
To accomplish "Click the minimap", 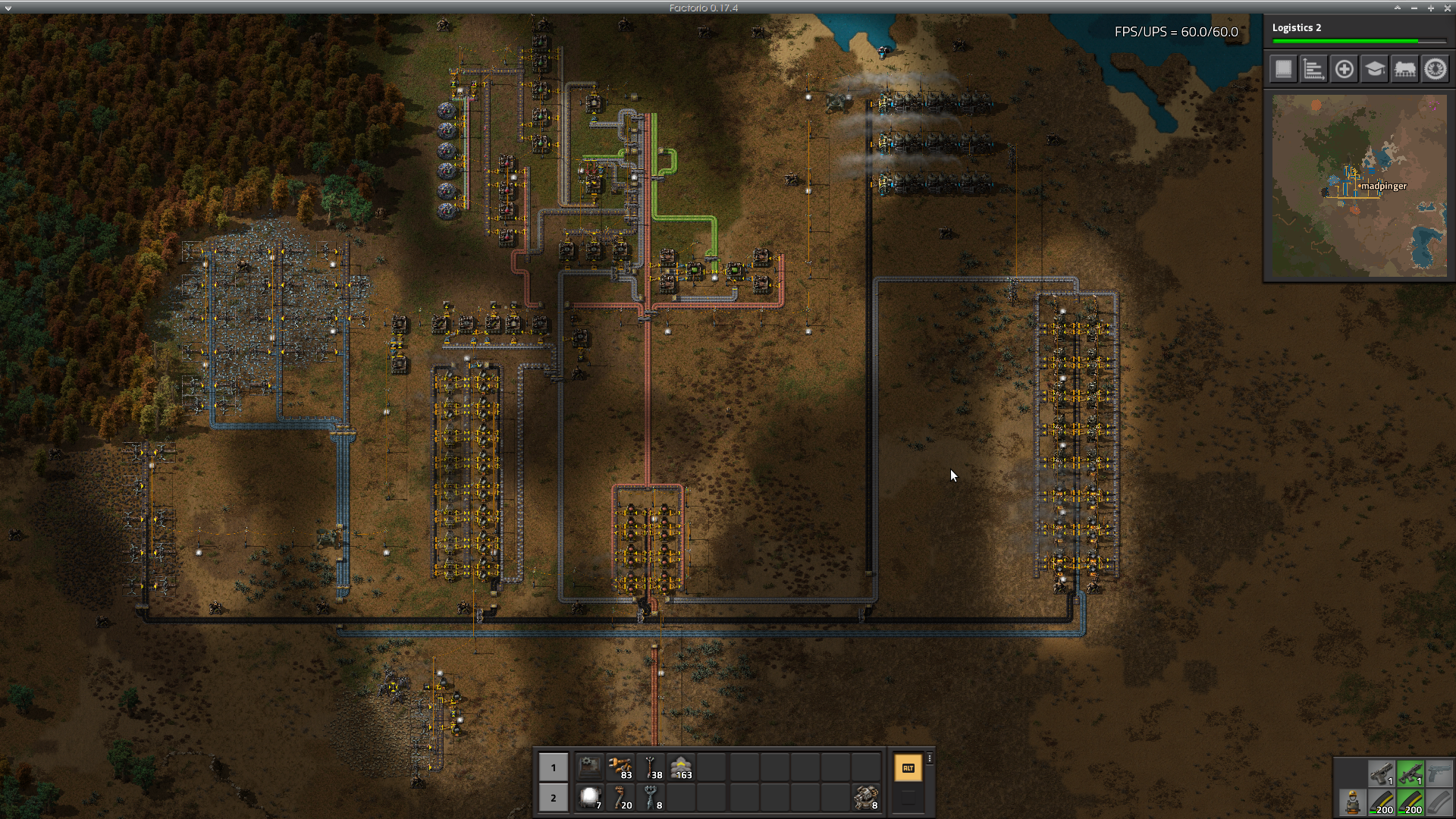I will (x=1359, y=186).
